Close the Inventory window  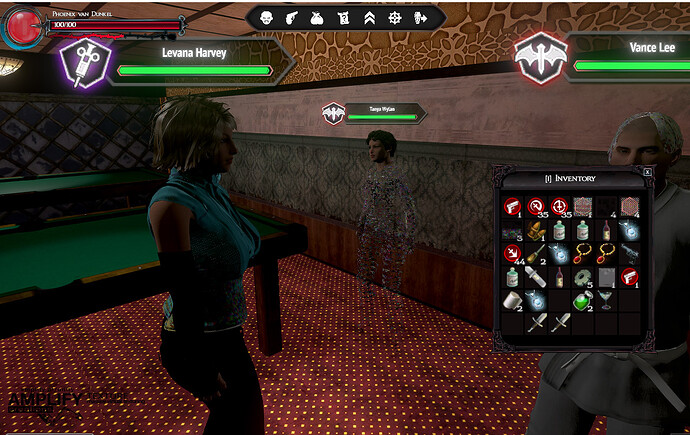647,172
